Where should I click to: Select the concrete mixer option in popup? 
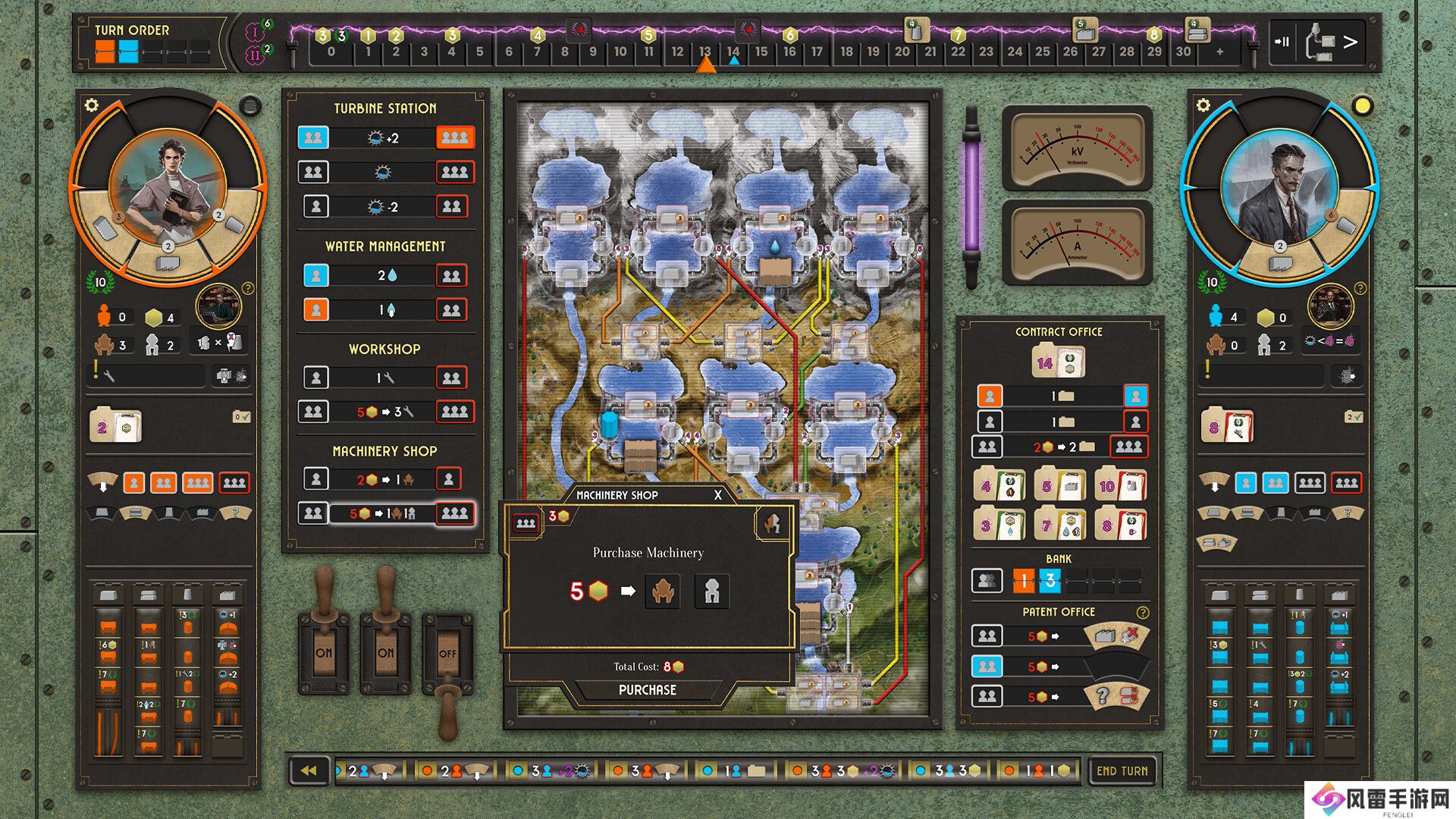point(711,591)
